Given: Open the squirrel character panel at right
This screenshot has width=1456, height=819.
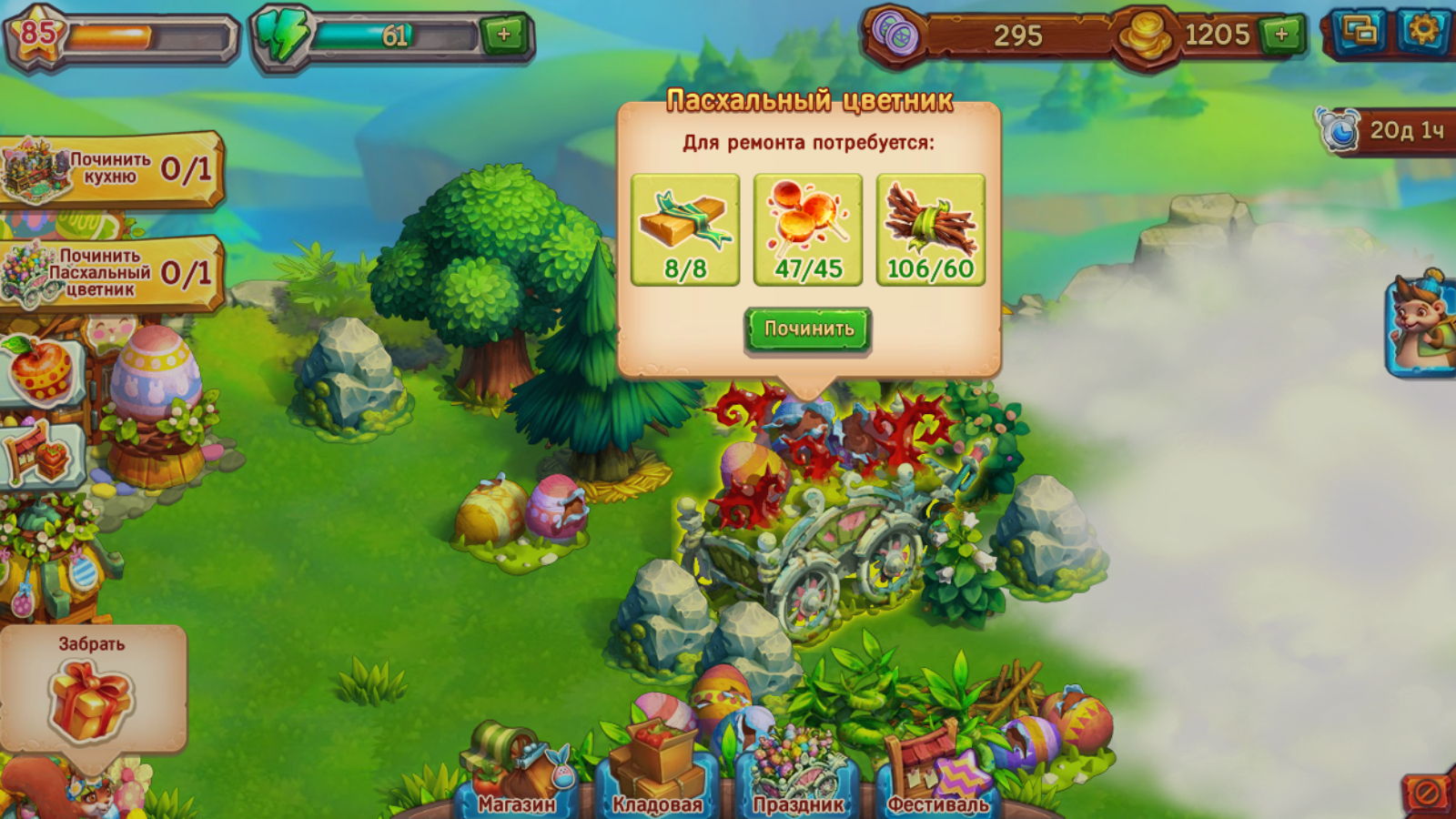Looking at the screenshot, I should pos(1422,325).
